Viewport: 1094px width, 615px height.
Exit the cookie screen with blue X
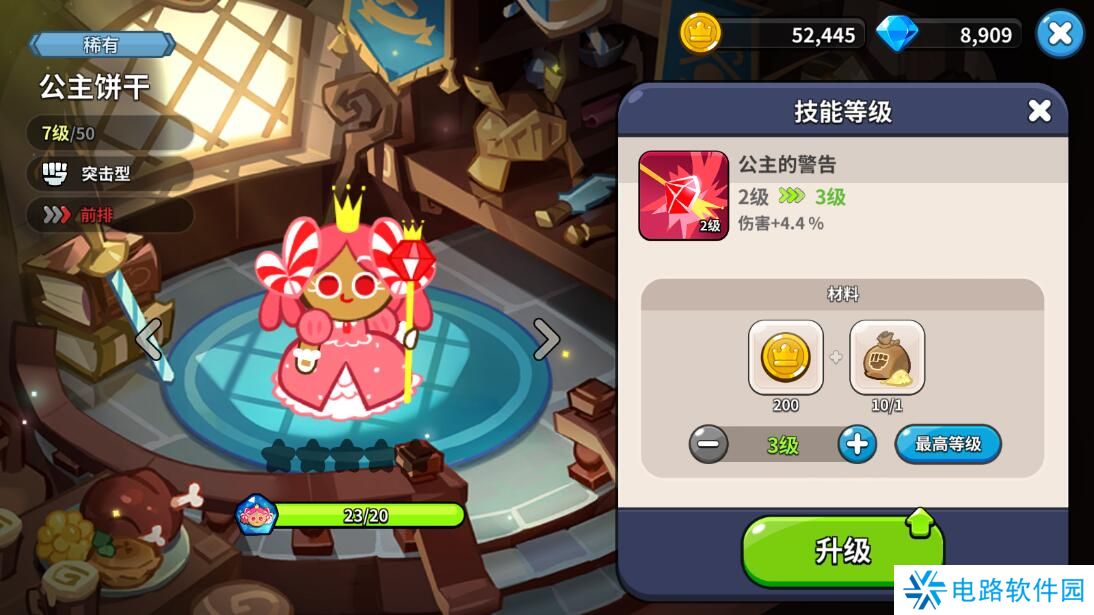(1059, 34)
